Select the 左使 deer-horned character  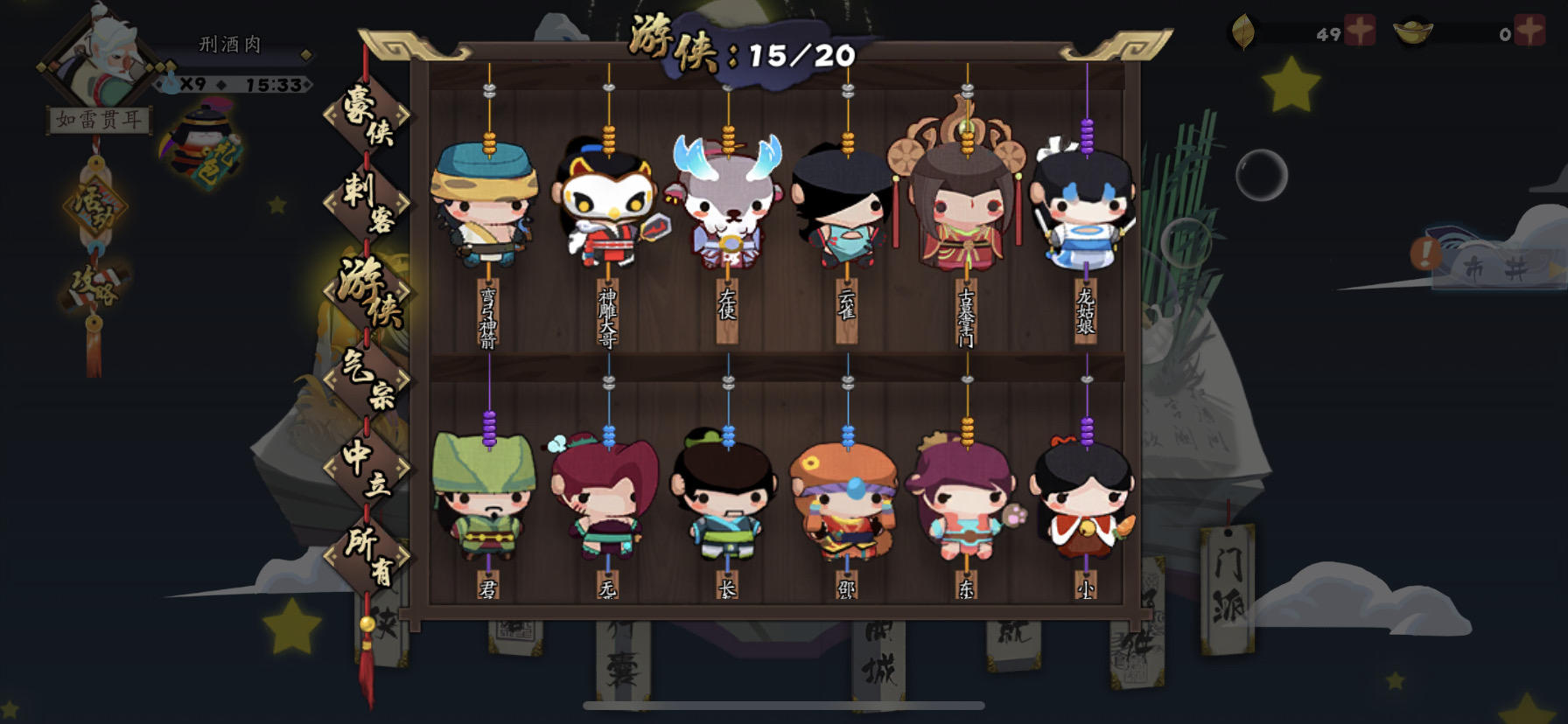pos(730,205)
